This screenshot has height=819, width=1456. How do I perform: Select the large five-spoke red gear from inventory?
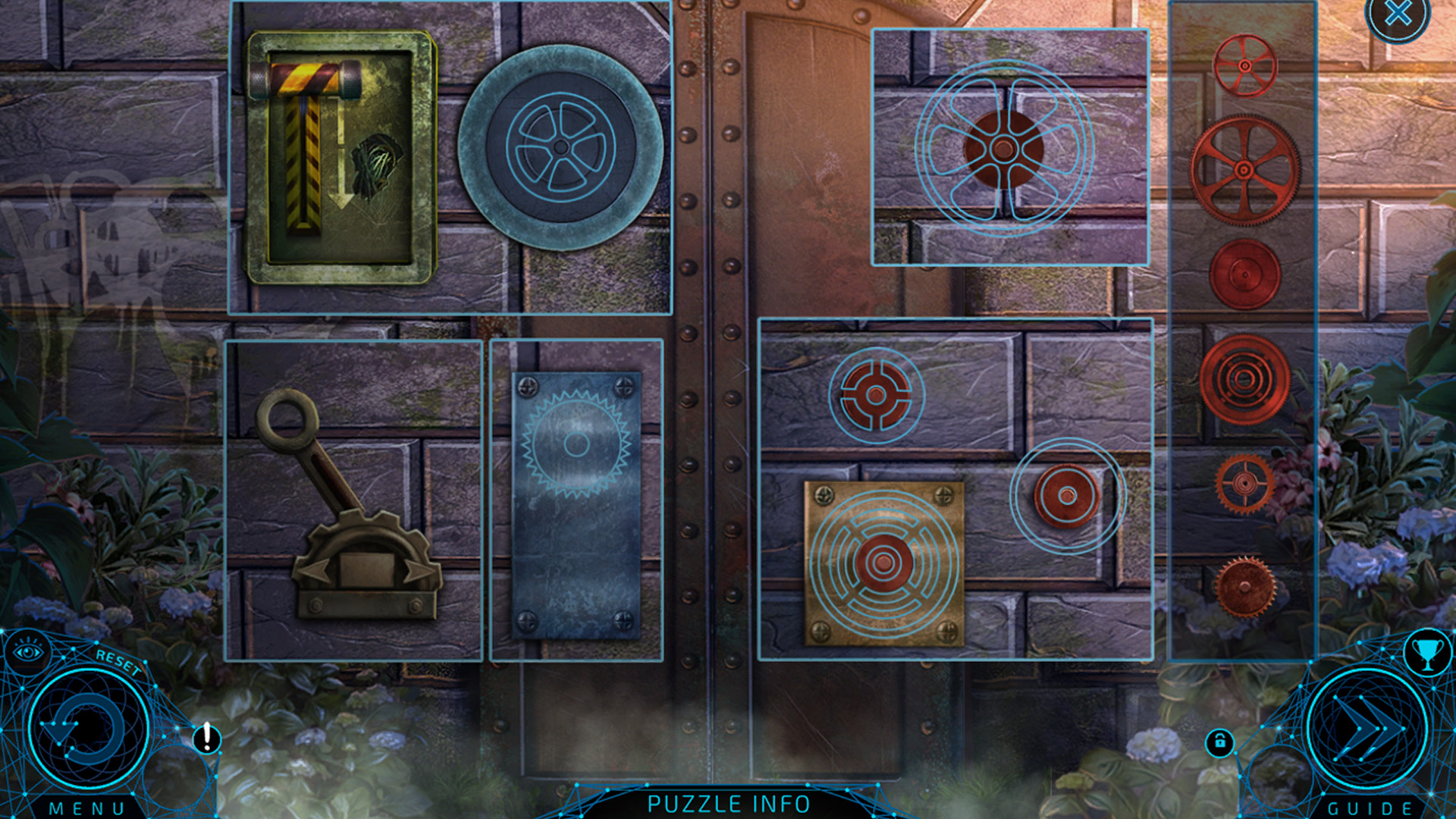[x=1242, y=170]
